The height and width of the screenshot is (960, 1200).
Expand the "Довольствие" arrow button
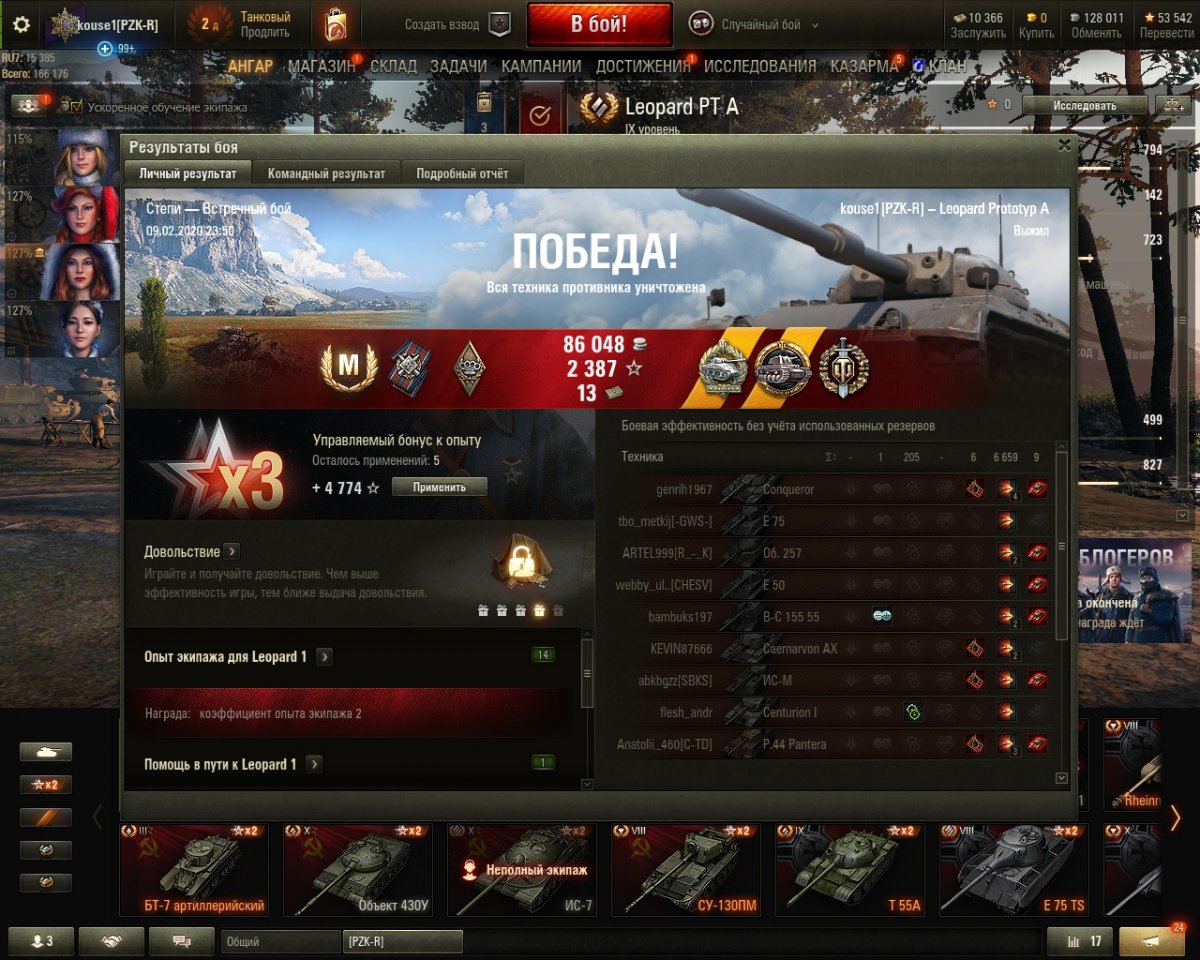tap(231, 551)
